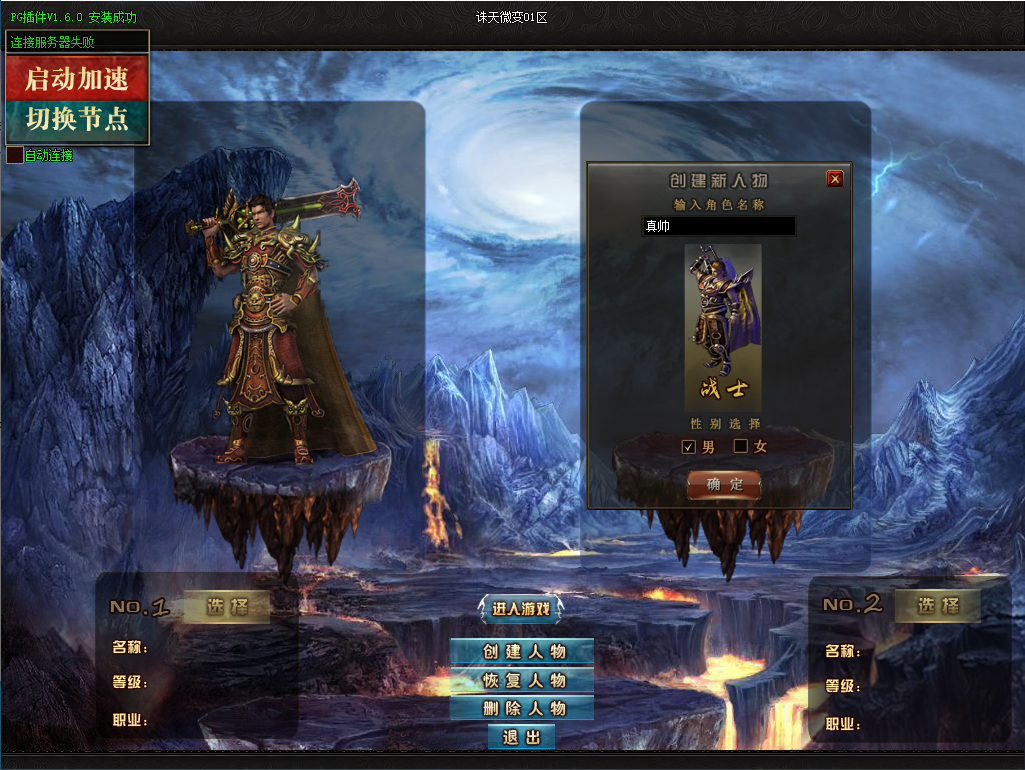Toggle the 自动连接 auto-connect checkbox
The width and height of the screenshot is (1025, 770).
pos(14,156)
